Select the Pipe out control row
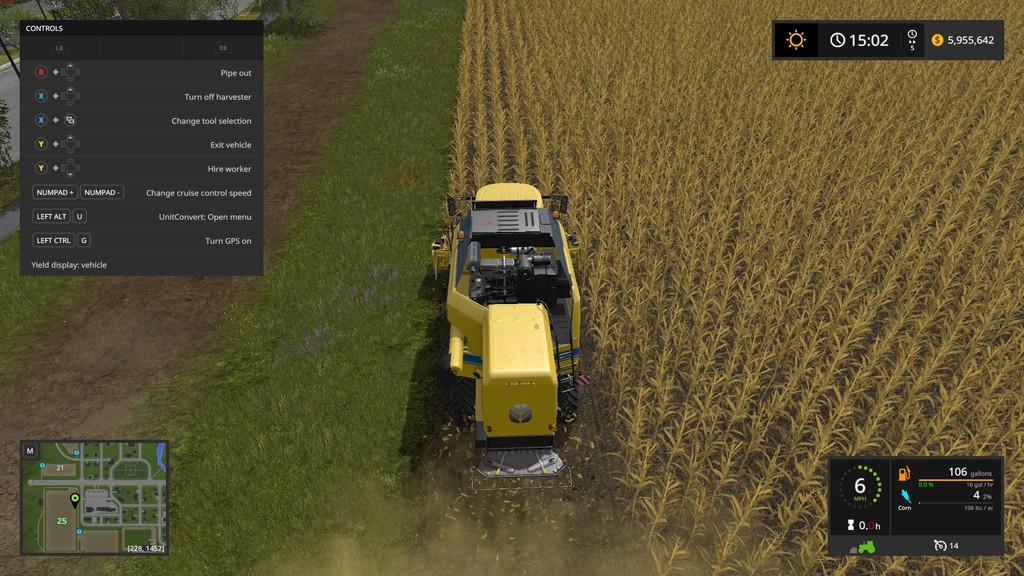Viewport: 1024px width, 576px height. (141, 73)
